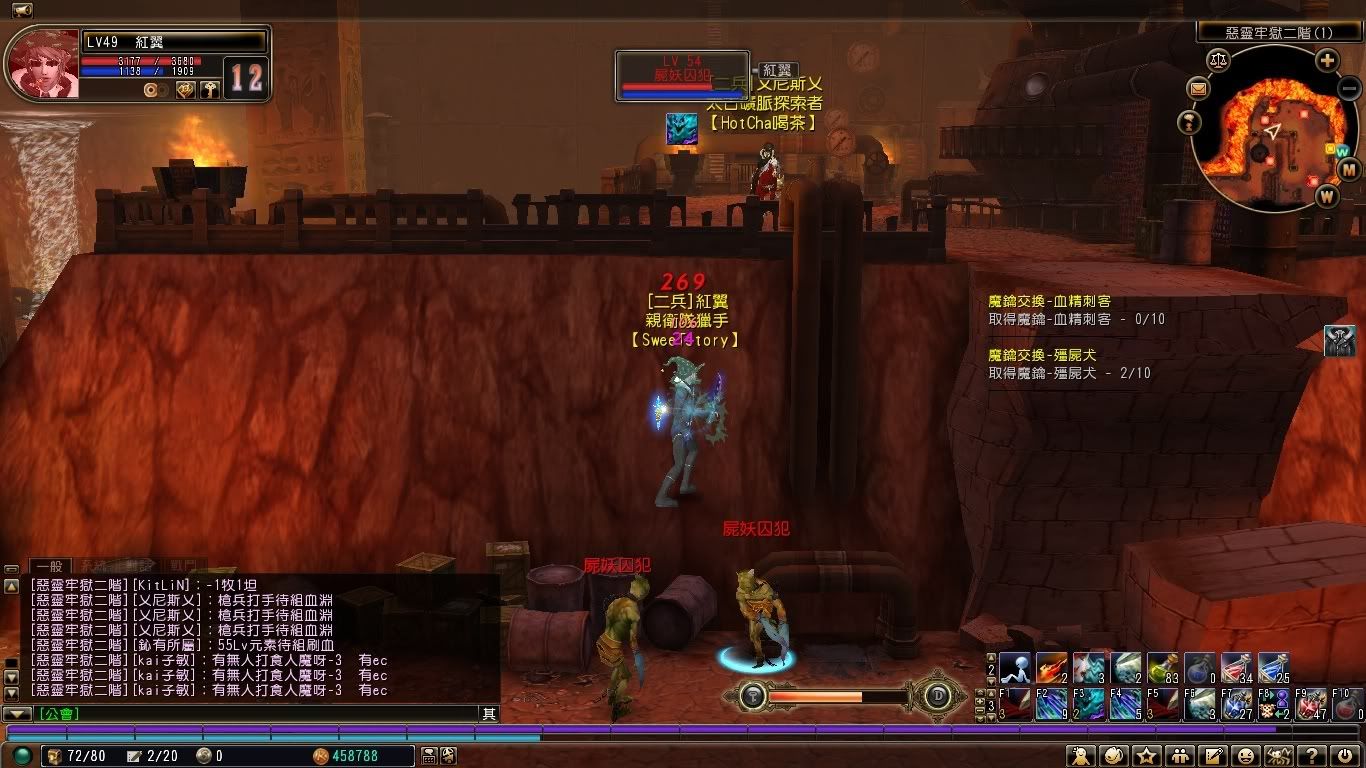The image size is (1366, 768).
Task: Open the emoticon smiley face menu
Action: [x=1246, y=756]
